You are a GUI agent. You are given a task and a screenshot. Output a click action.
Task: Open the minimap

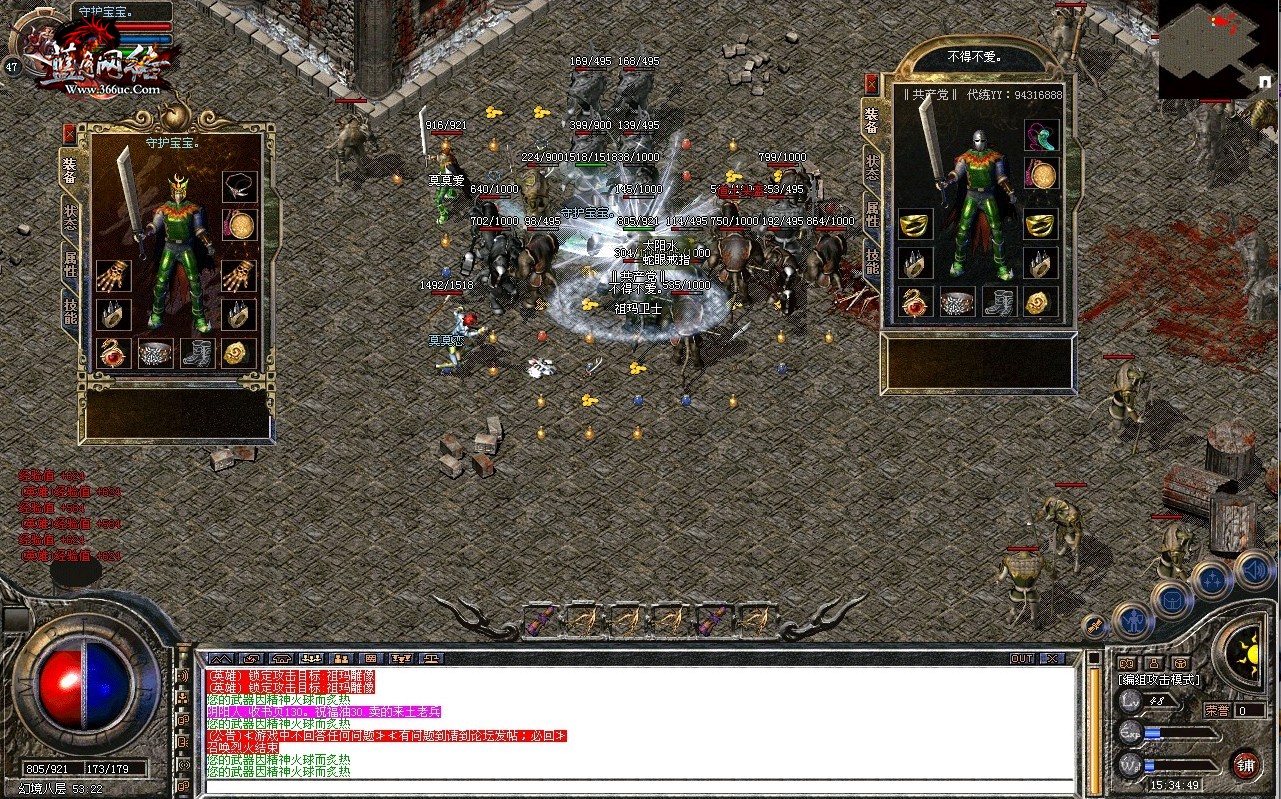point(1217,48)
